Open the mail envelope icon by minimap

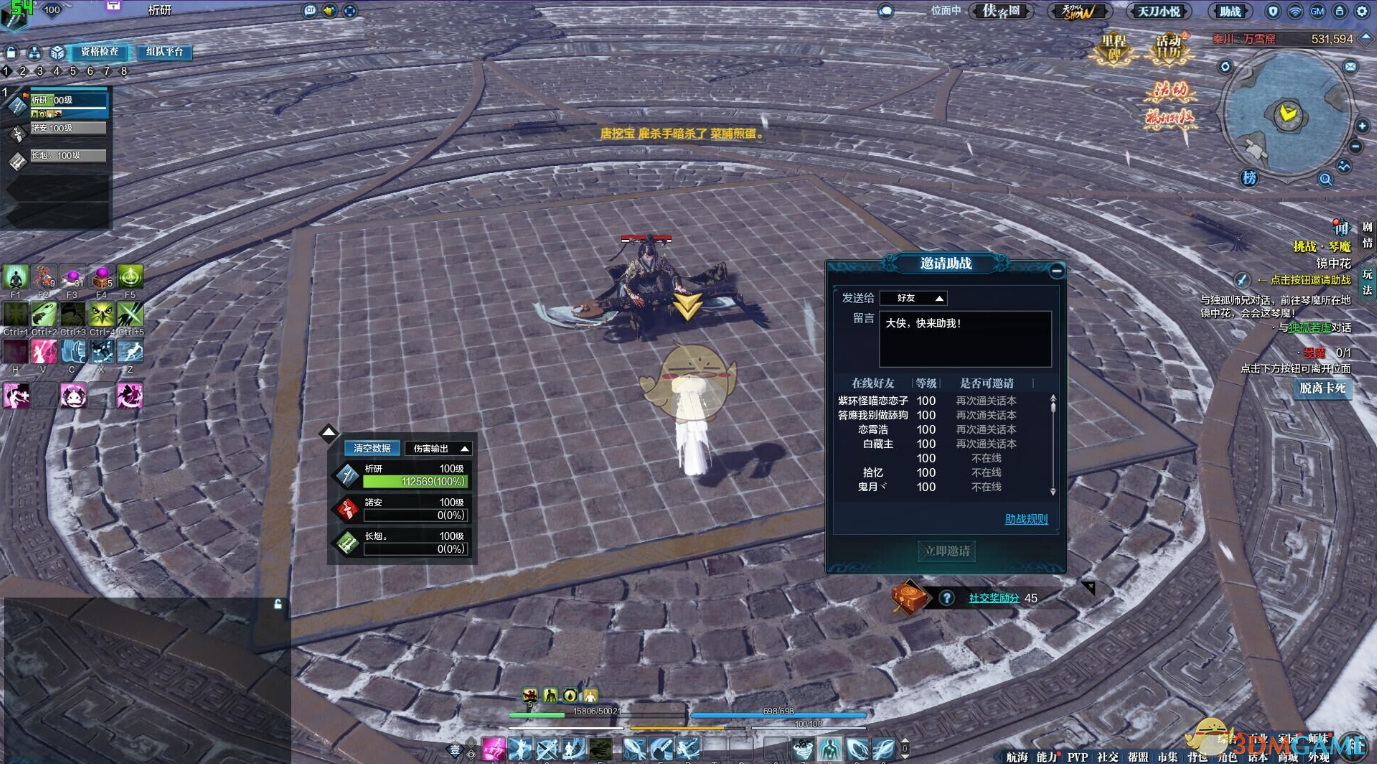tap(1350, 66)
